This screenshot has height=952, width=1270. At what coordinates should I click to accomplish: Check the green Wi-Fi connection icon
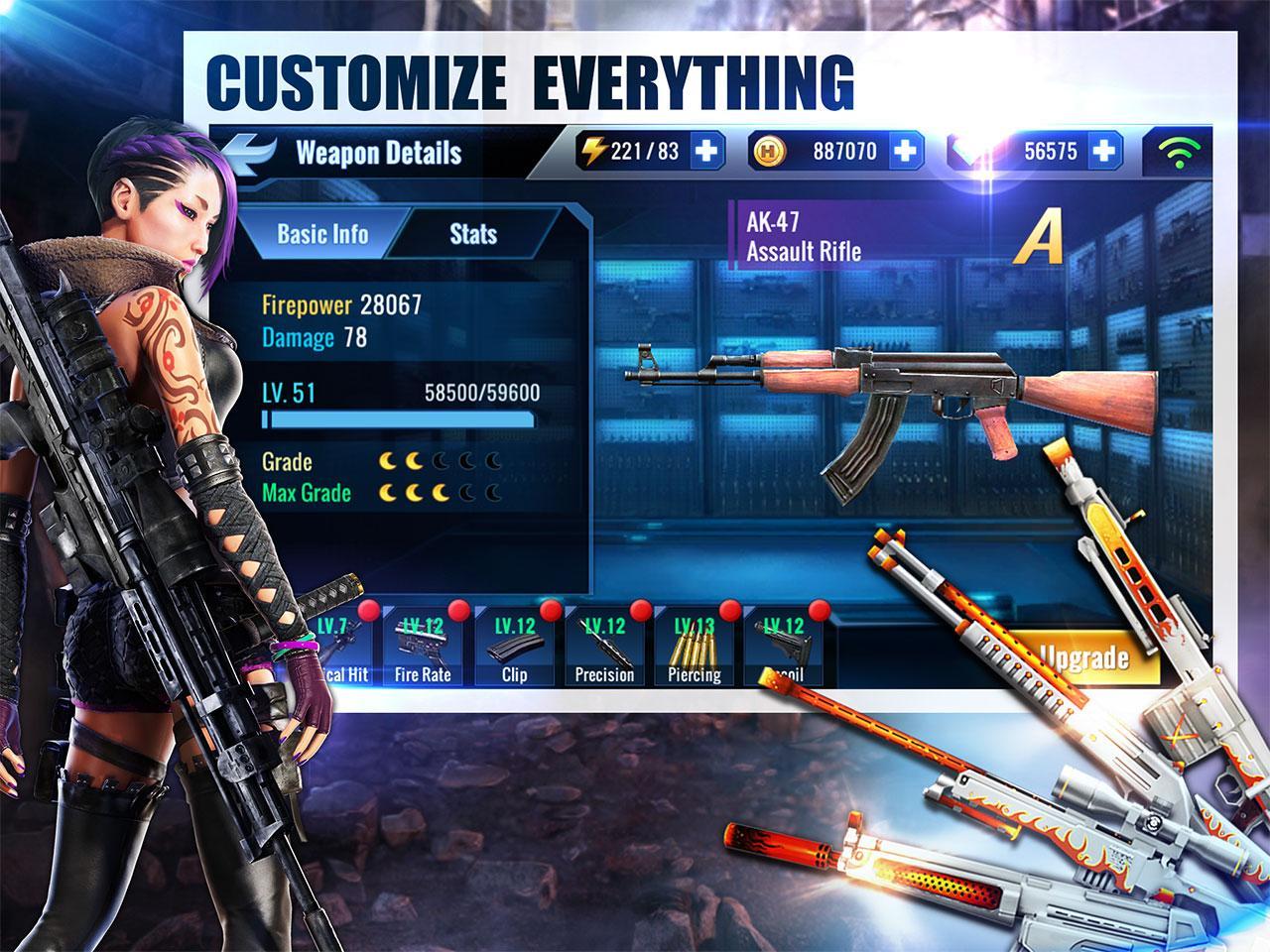pyautogui.click(x=1178, y=153)
